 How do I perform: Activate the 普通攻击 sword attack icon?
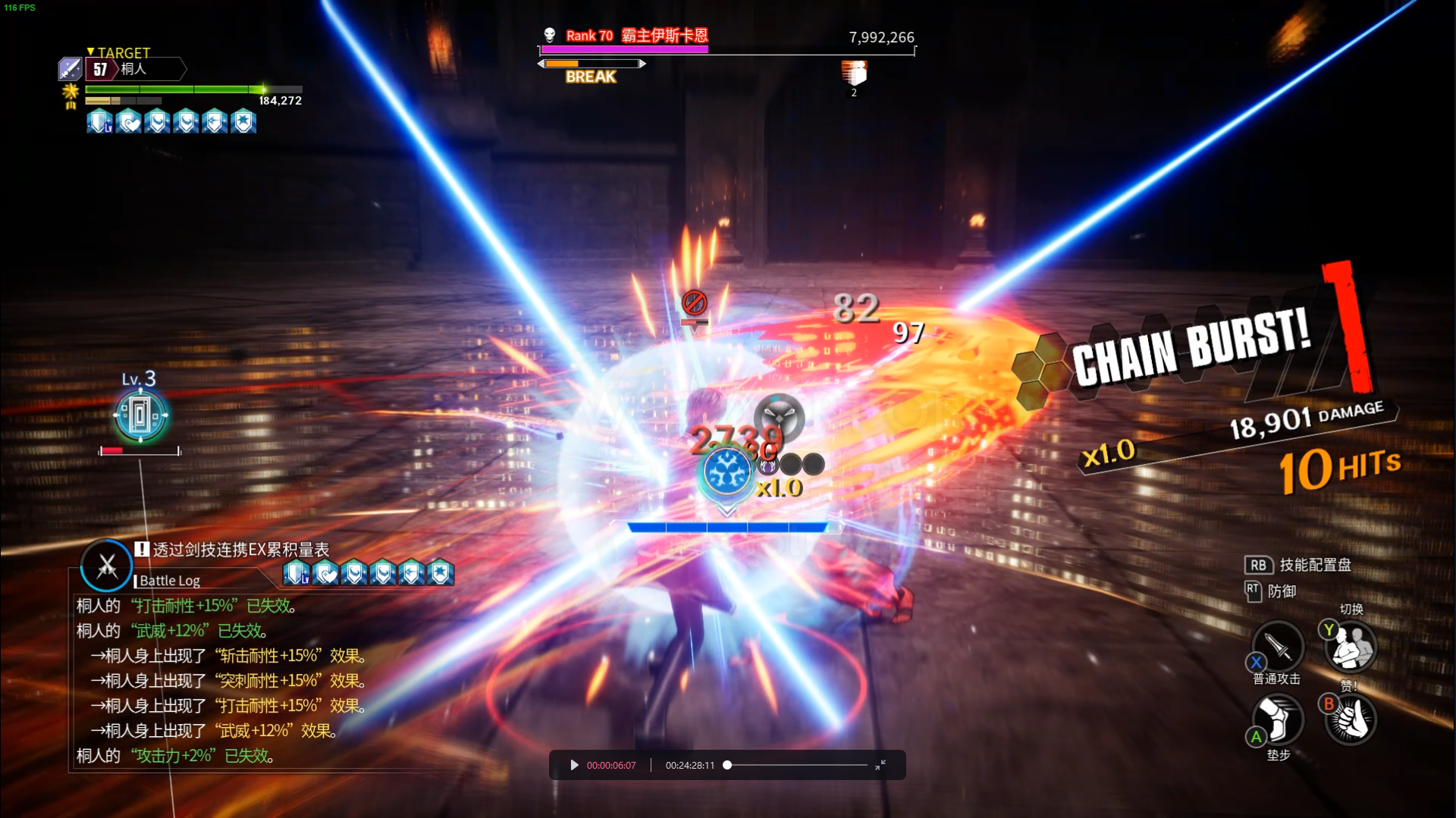[1278, 647]
